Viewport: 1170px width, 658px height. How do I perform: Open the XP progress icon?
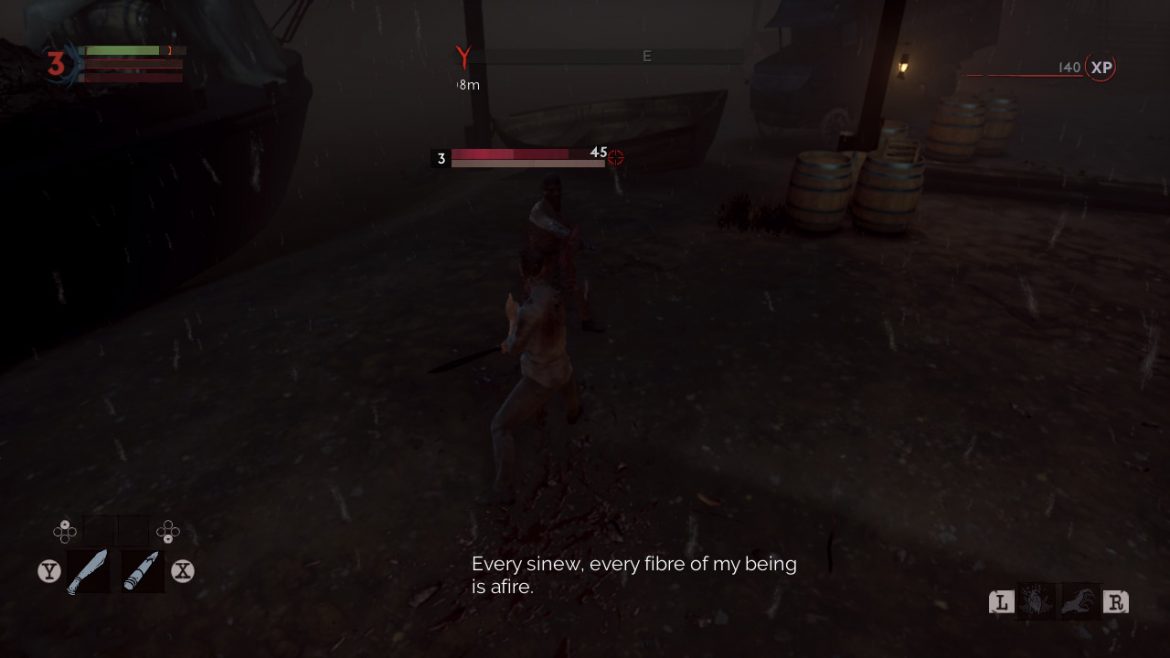pyautogui.click(x=1101, y=68)
